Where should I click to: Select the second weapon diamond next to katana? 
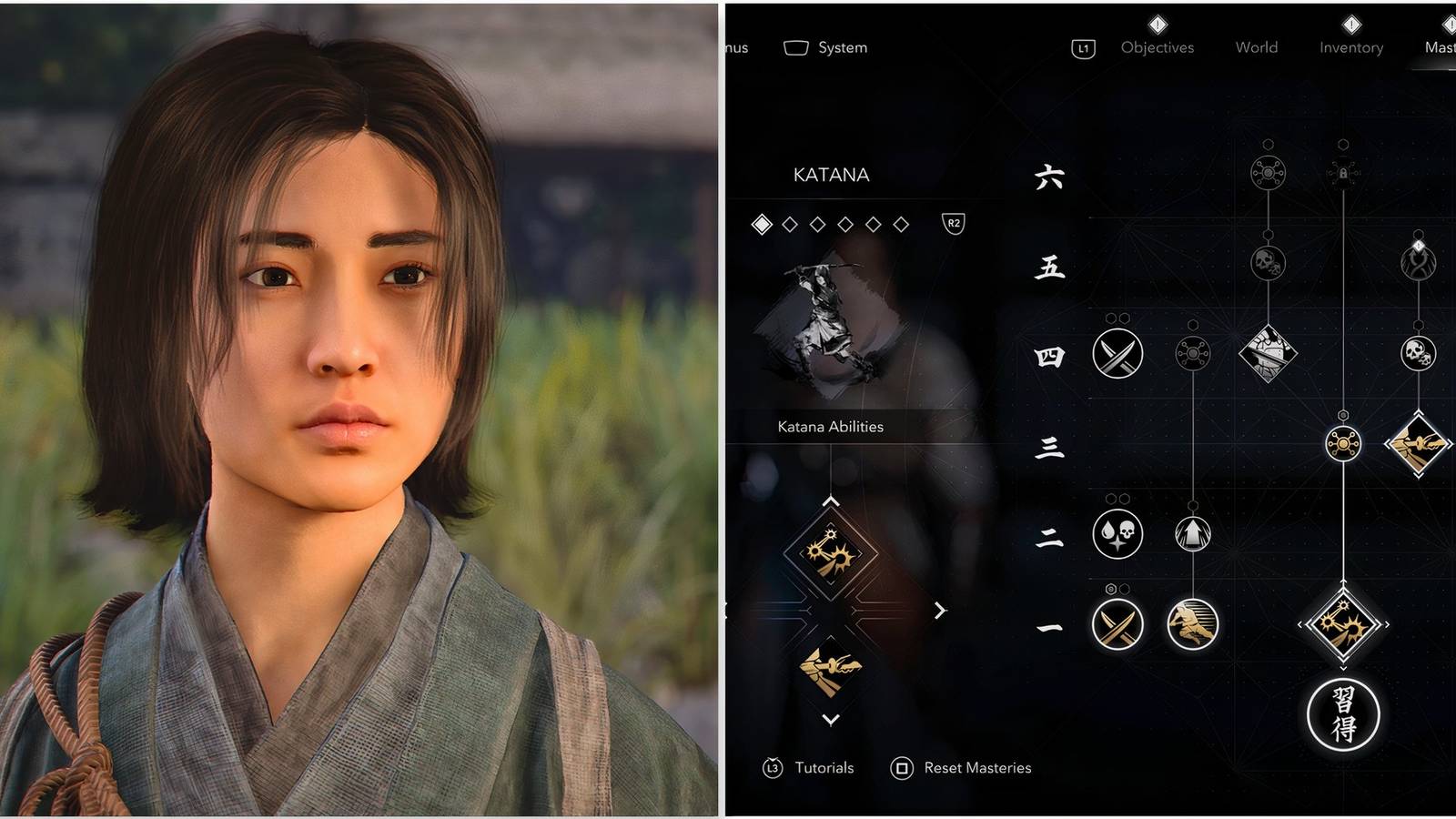(790, 225)
